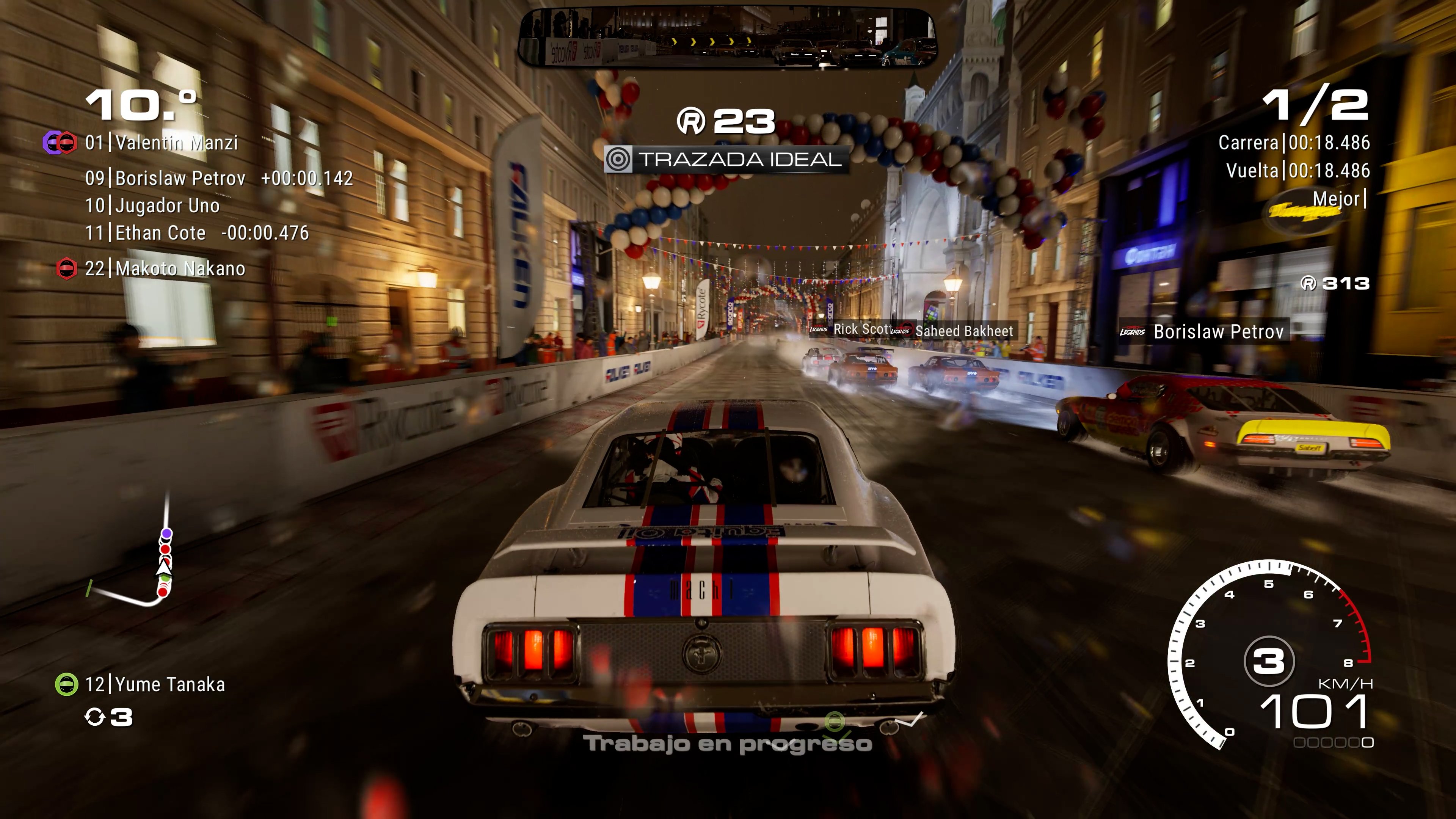This screenshot has height=819, width=1456.
Task: Expand Ethan Cote's timing row
Action: click(169, 232)
